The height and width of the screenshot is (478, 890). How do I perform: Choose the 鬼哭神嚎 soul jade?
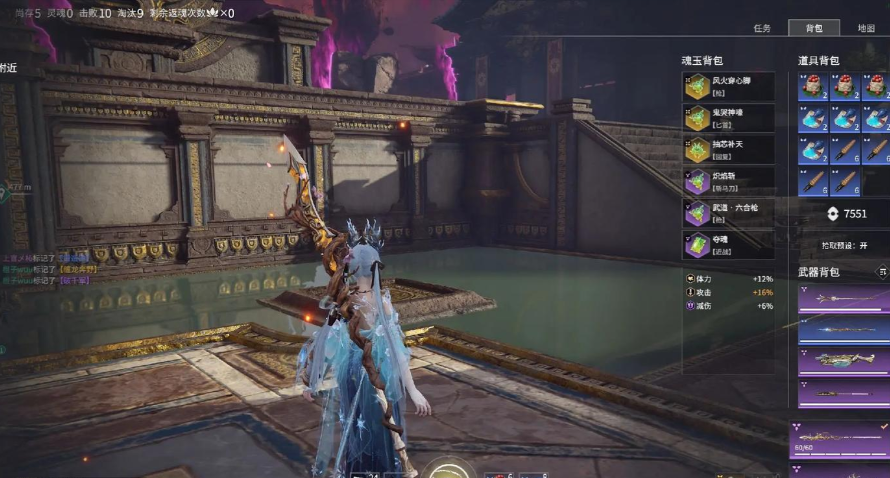point(728,118)
